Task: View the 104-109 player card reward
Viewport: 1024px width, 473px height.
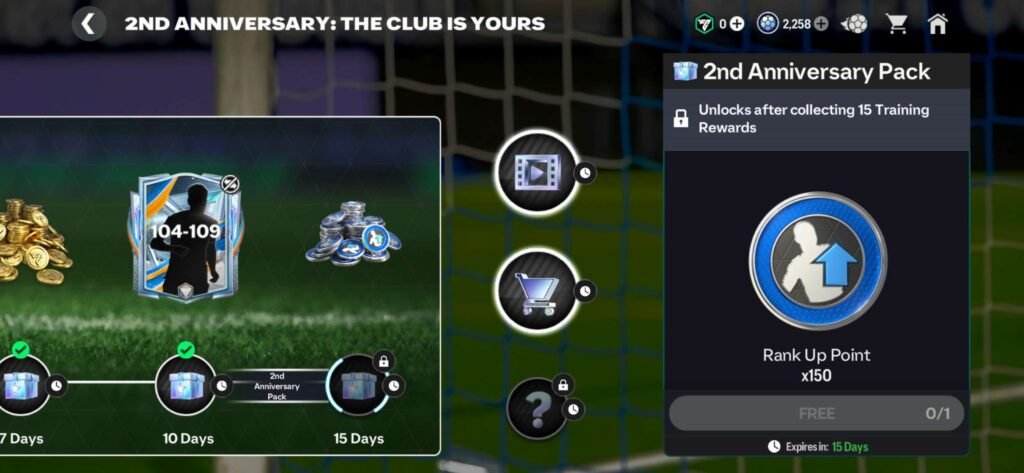Action: coord(179,240)
